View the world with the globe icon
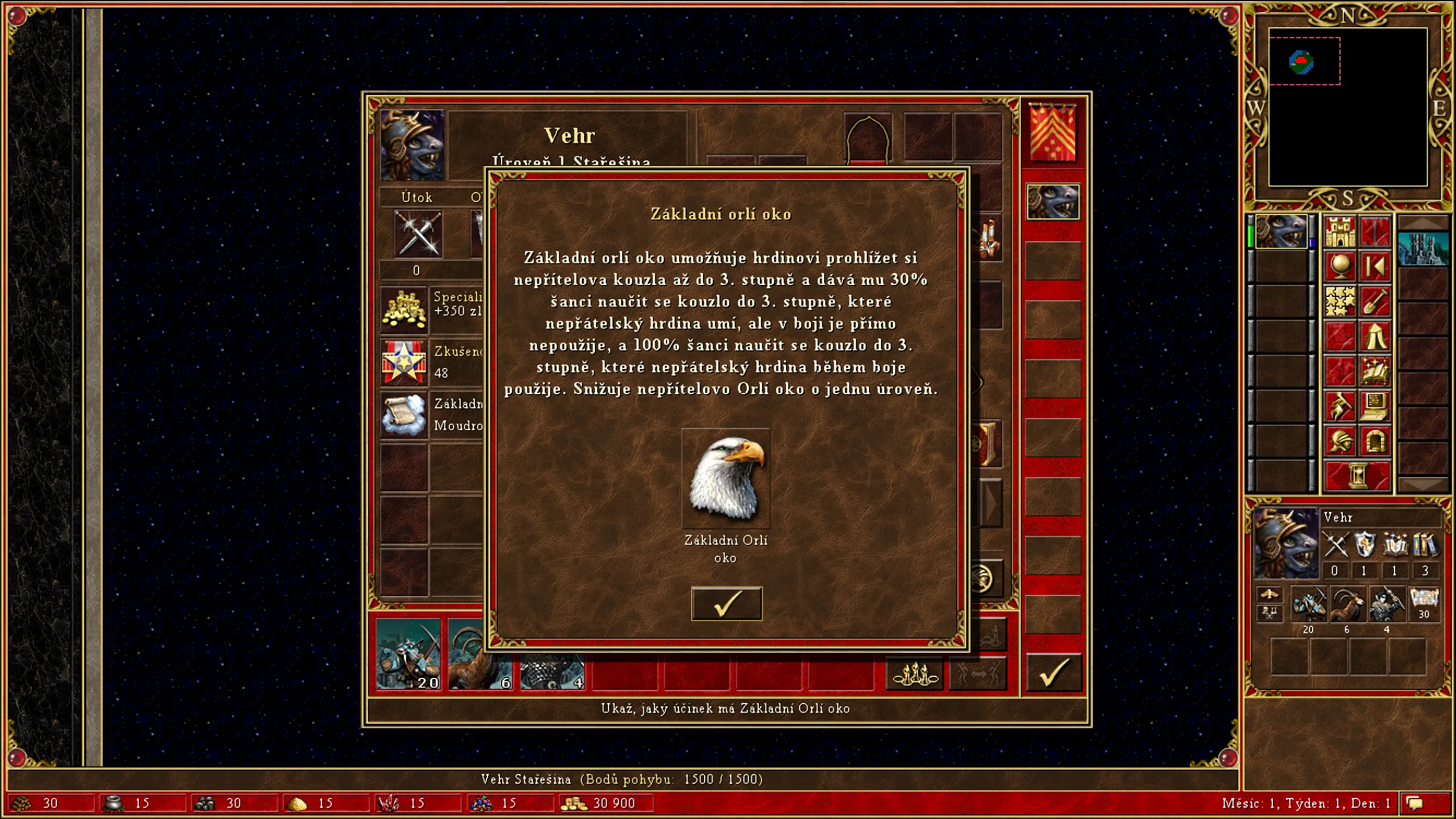Image resolution: width=1456 pixels, height=819 pixels. tap(1341, 266)
